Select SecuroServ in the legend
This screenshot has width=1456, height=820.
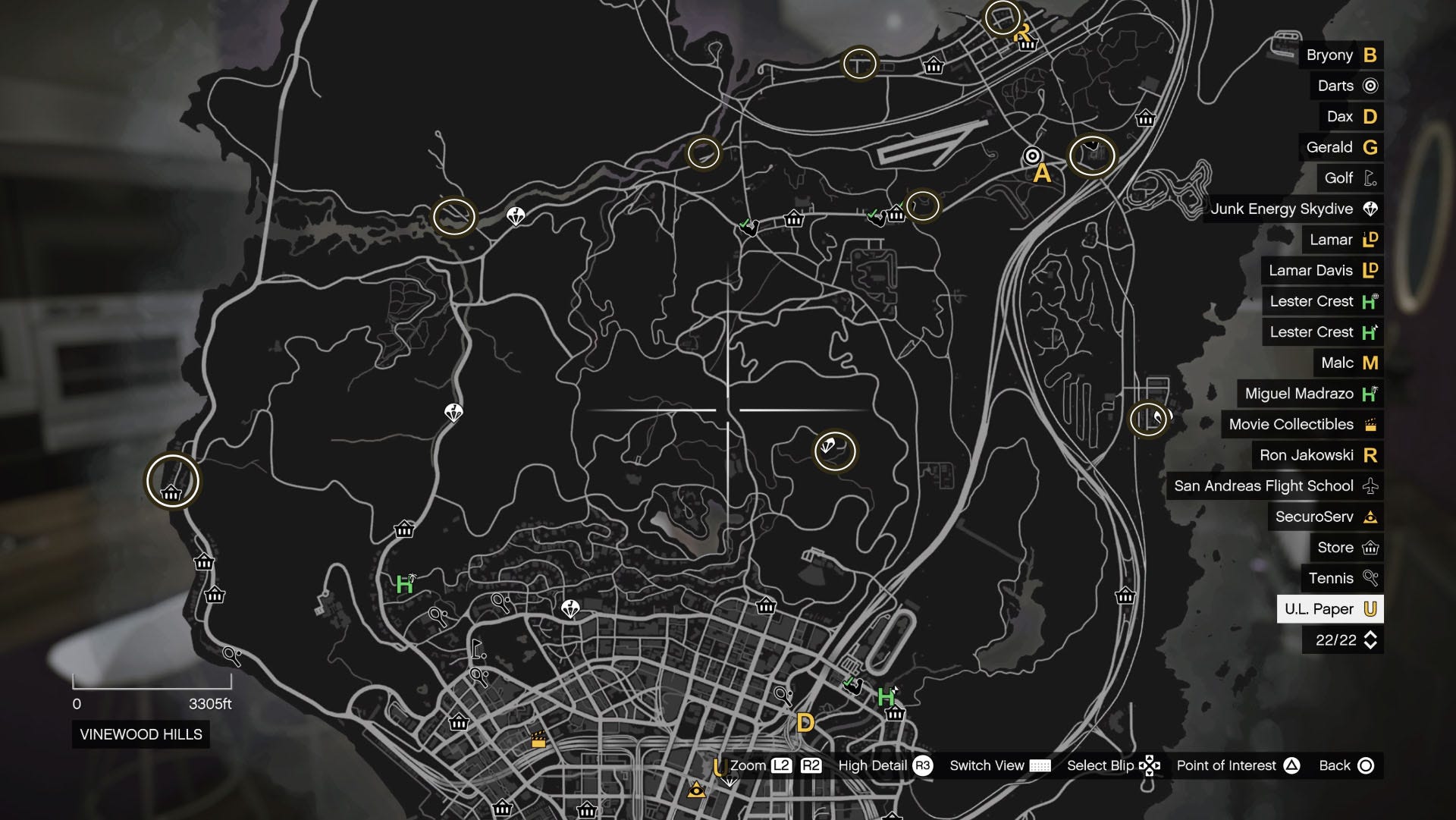pyautogui.click(x=1325, y=517)
